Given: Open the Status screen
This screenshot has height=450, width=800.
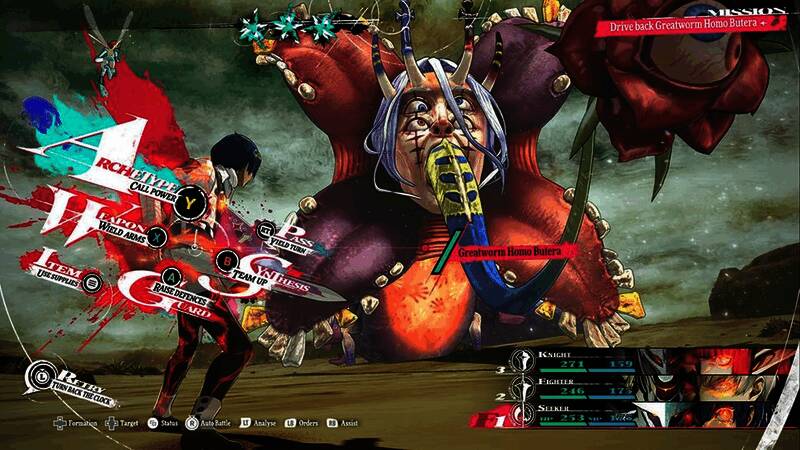Looking at the screenshot, I should (165, 424).
